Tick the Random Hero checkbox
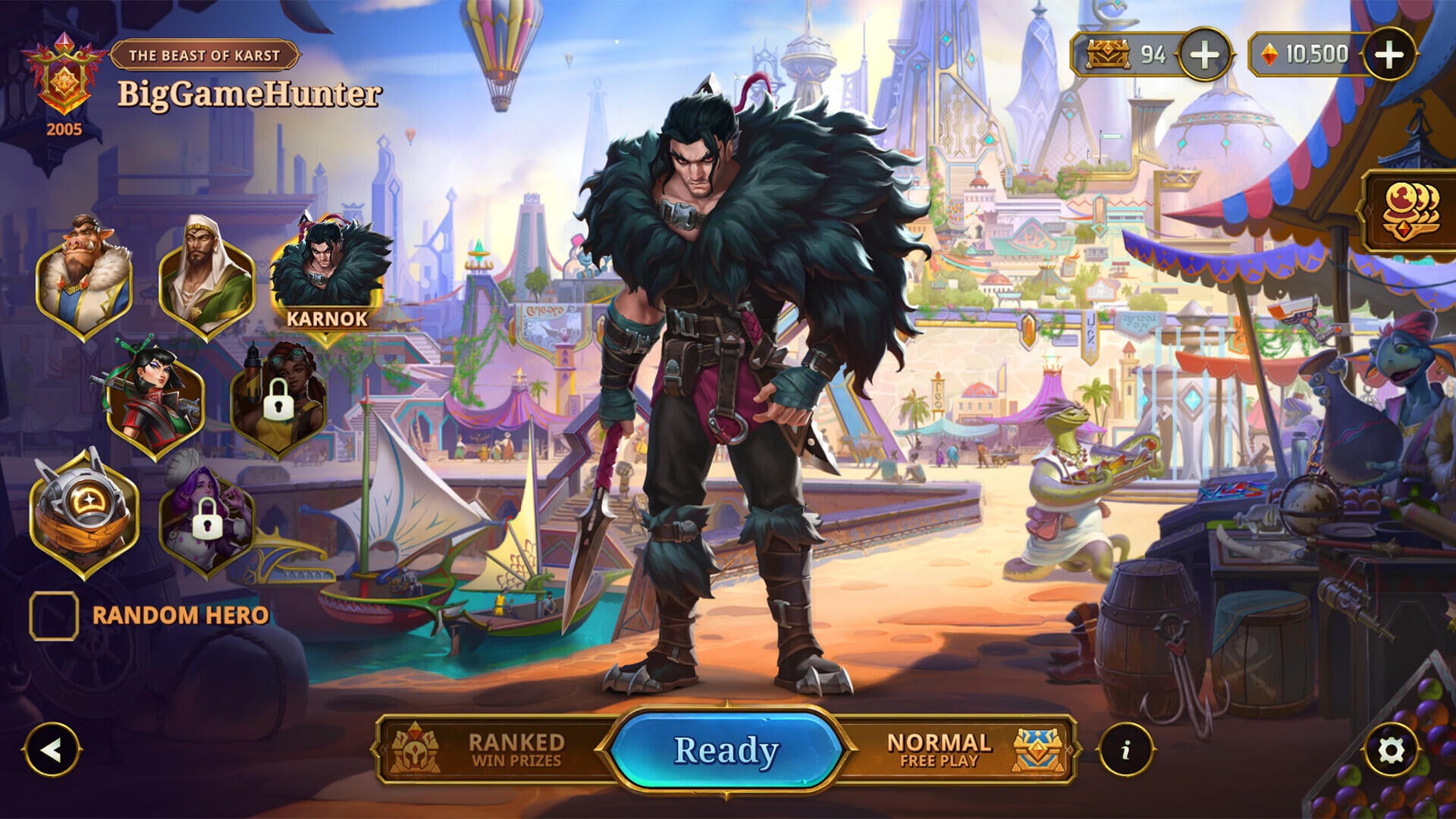Screen dimensions: 1456x819 [x=54, y=616]
